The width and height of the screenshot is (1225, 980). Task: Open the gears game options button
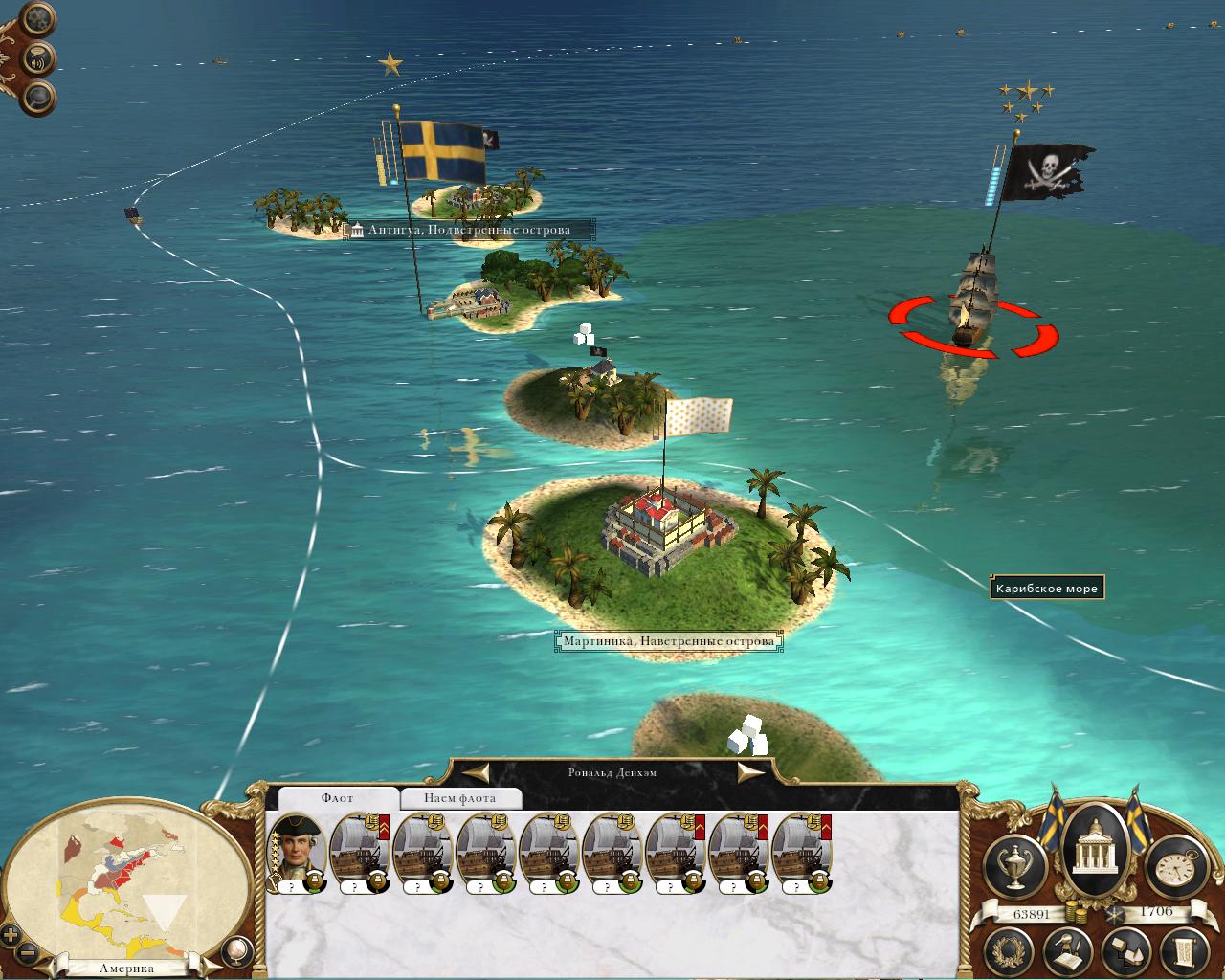(x=38, y=21)
